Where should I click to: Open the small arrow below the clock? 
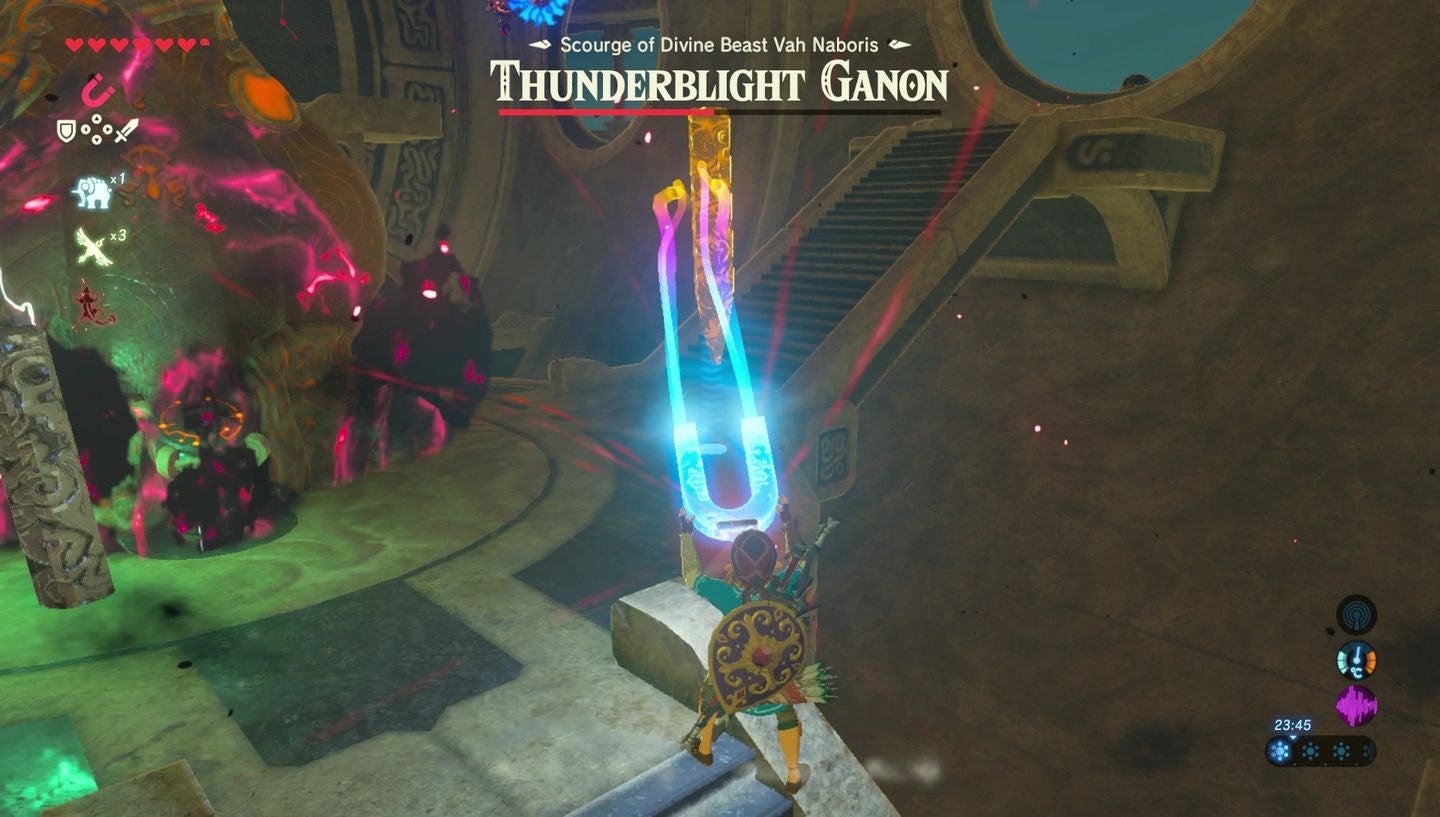(1293, 738)
